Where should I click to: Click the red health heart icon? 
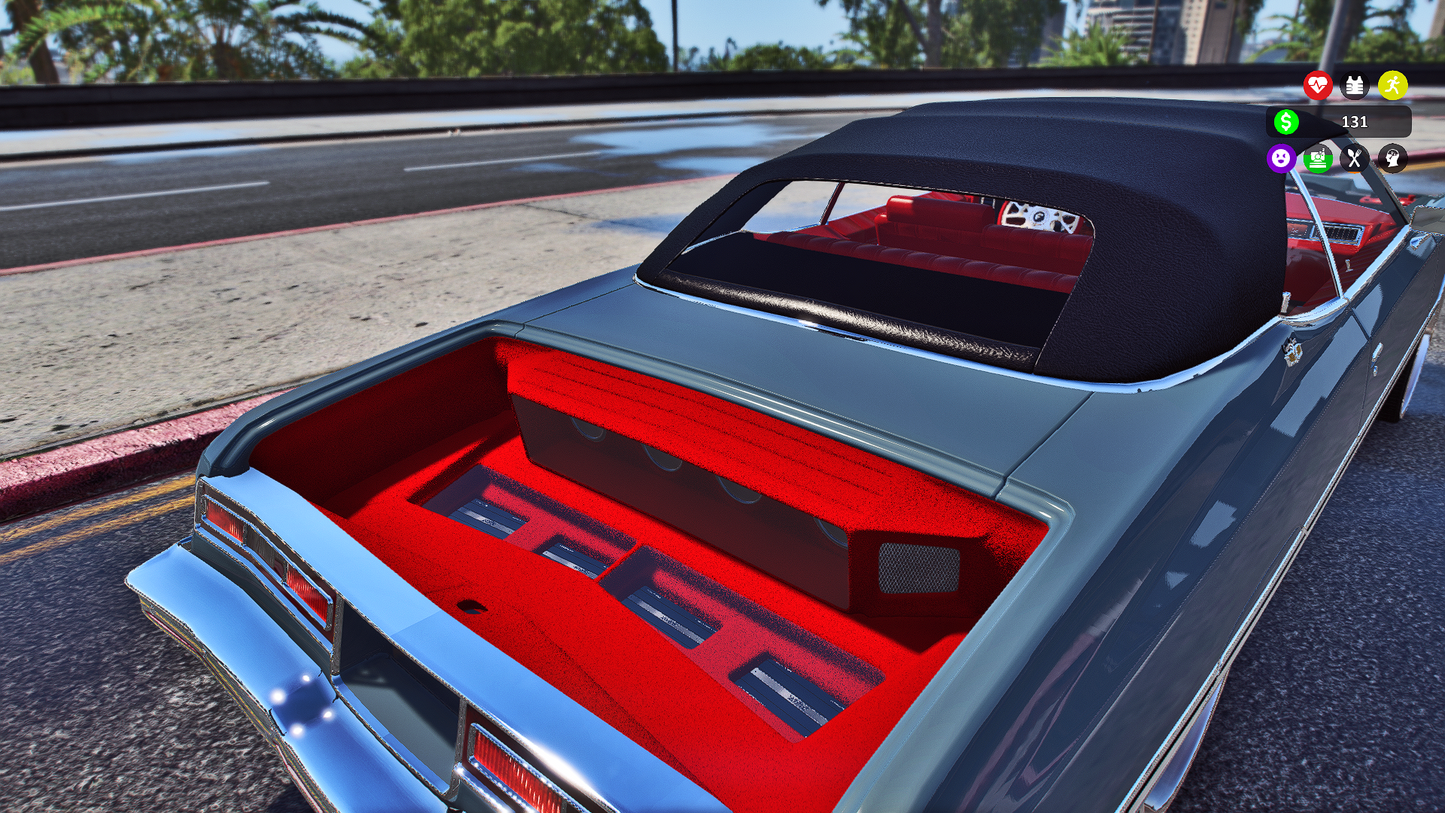[x=1318, y=86]
